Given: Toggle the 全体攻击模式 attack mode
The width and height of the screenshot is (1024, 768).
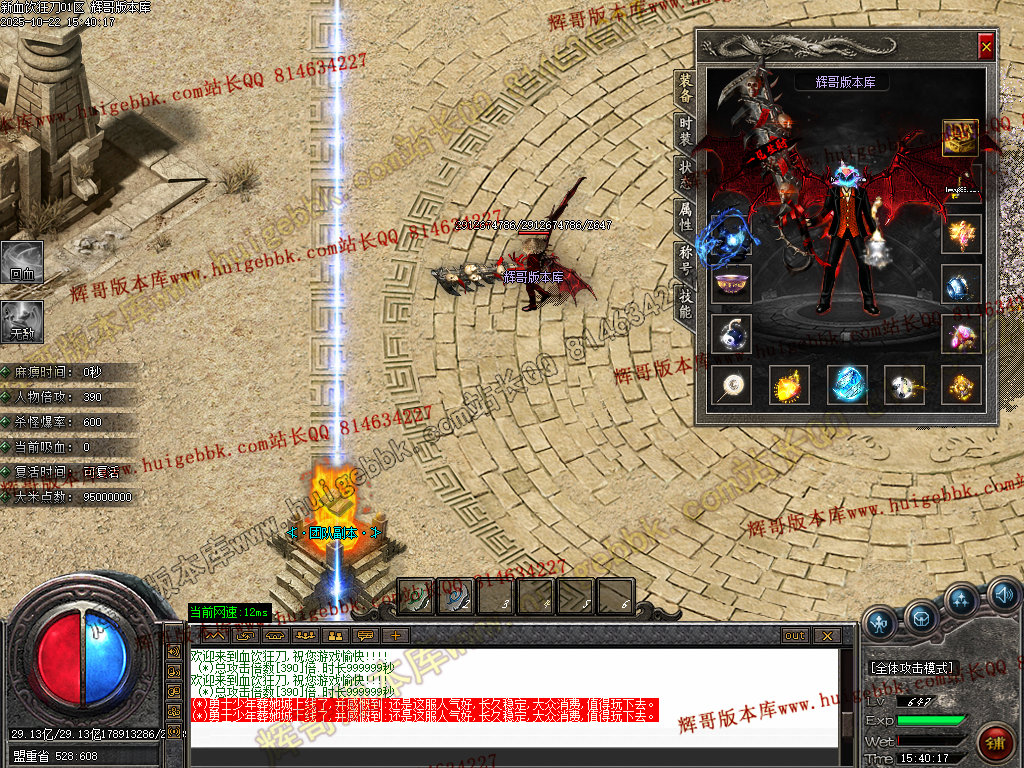Looking at the screenshot, I should (912, 667).
